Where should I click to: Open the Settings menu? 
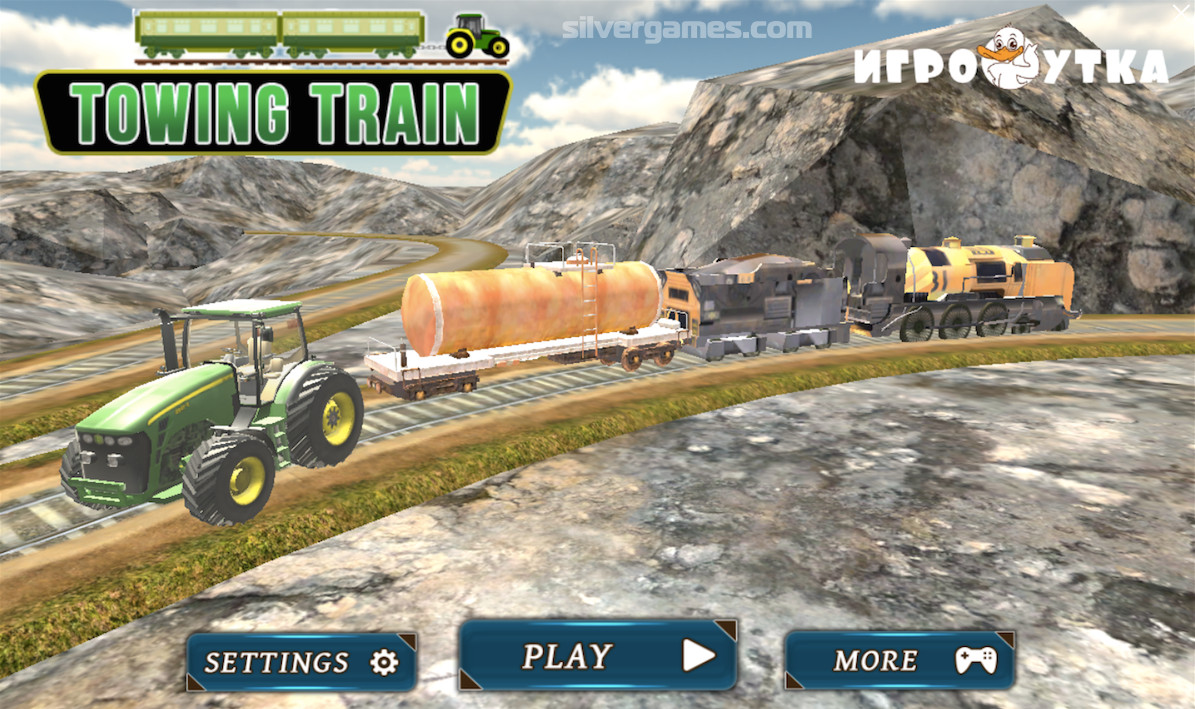click(301, 662)
